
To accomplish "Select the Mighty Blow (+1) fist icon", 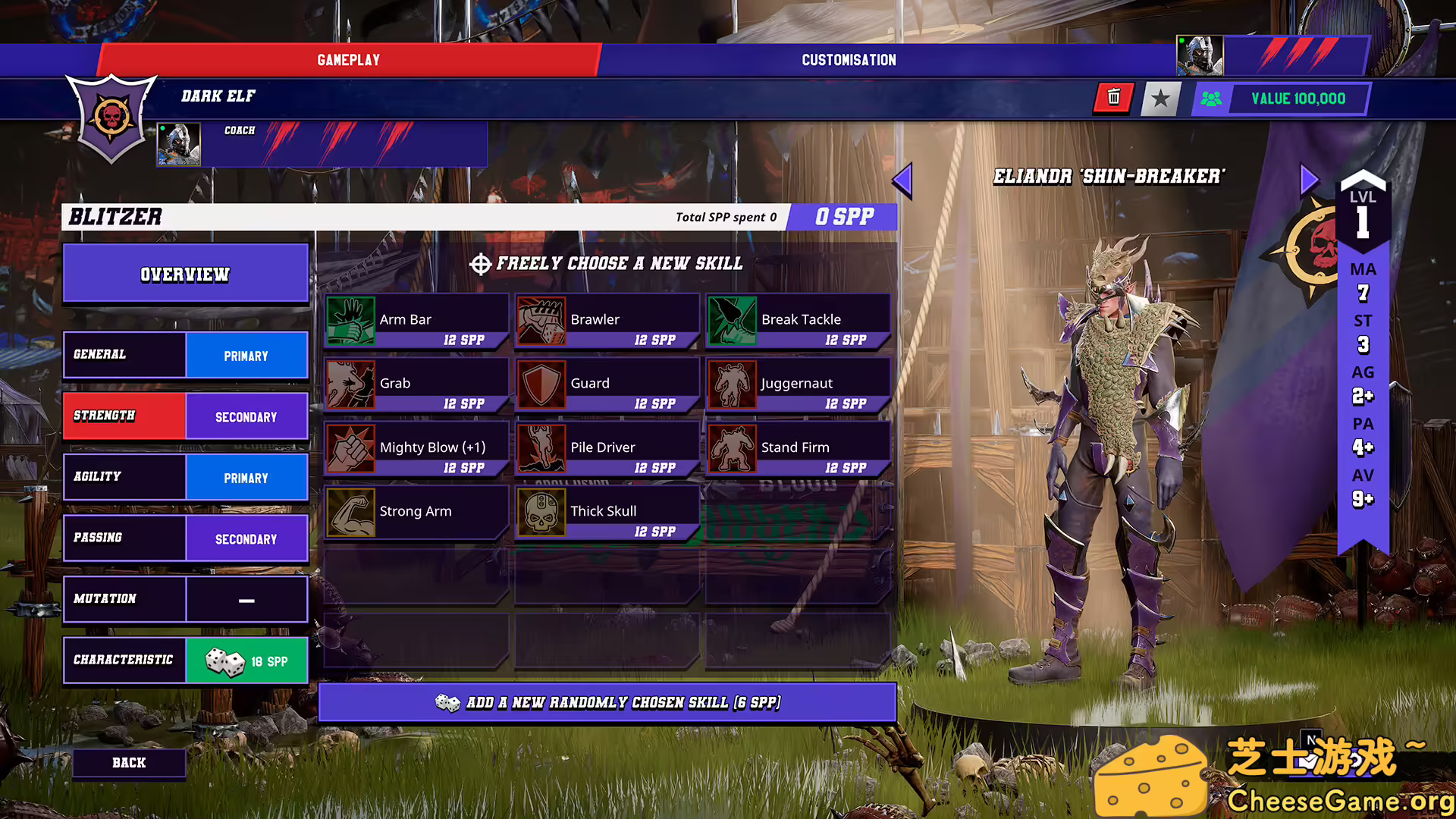I will (352, 447).
